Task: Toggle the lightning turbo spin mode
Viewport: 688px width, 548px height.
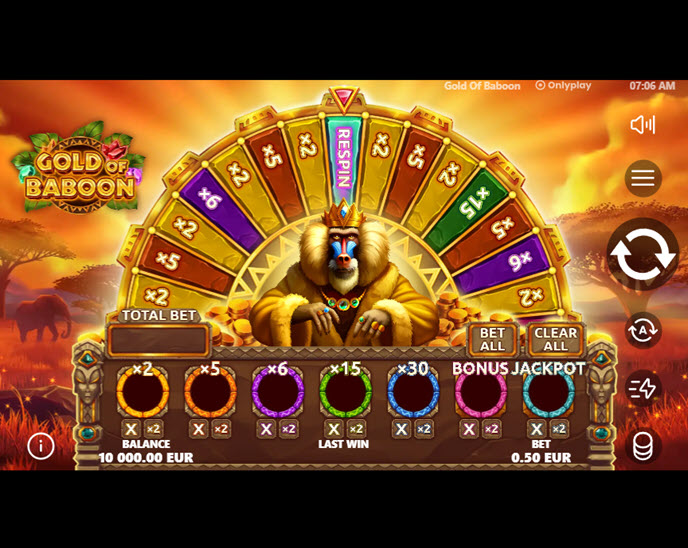Action: tap(643, 388)
